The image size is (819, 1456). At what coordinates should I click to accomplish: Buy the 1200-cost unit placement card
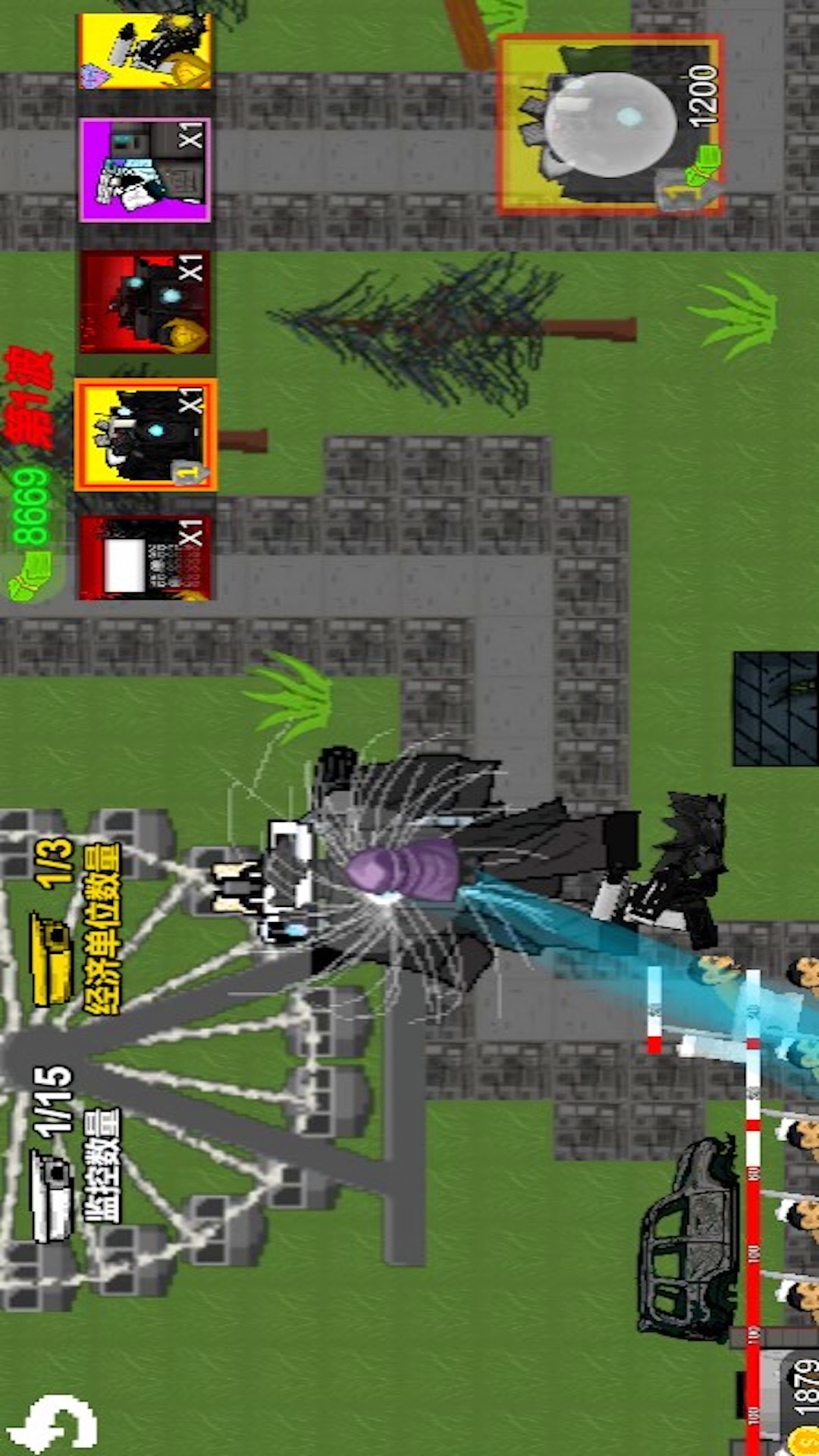click(x=610, y=124)
